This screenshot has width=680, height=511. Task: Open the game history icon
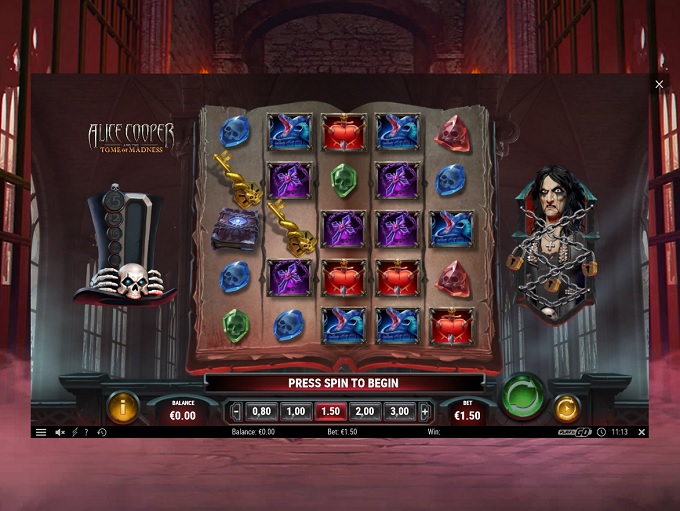coord(102,432)
